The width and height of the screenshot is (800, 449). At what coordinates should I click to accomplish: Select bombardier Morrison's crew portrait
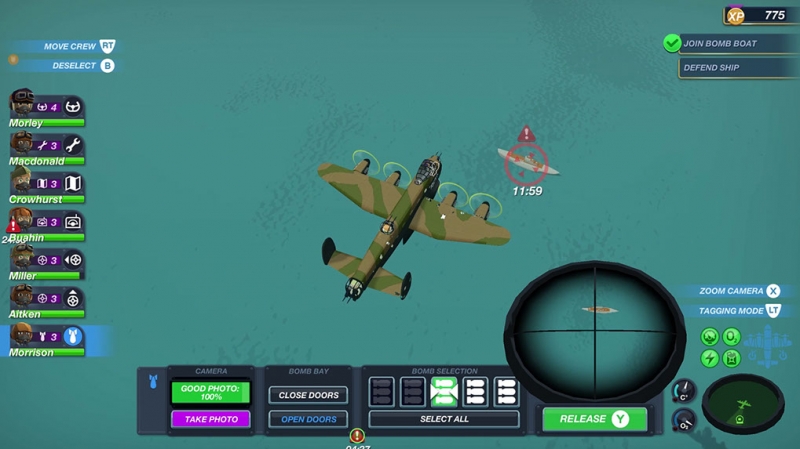coord(24,336)
